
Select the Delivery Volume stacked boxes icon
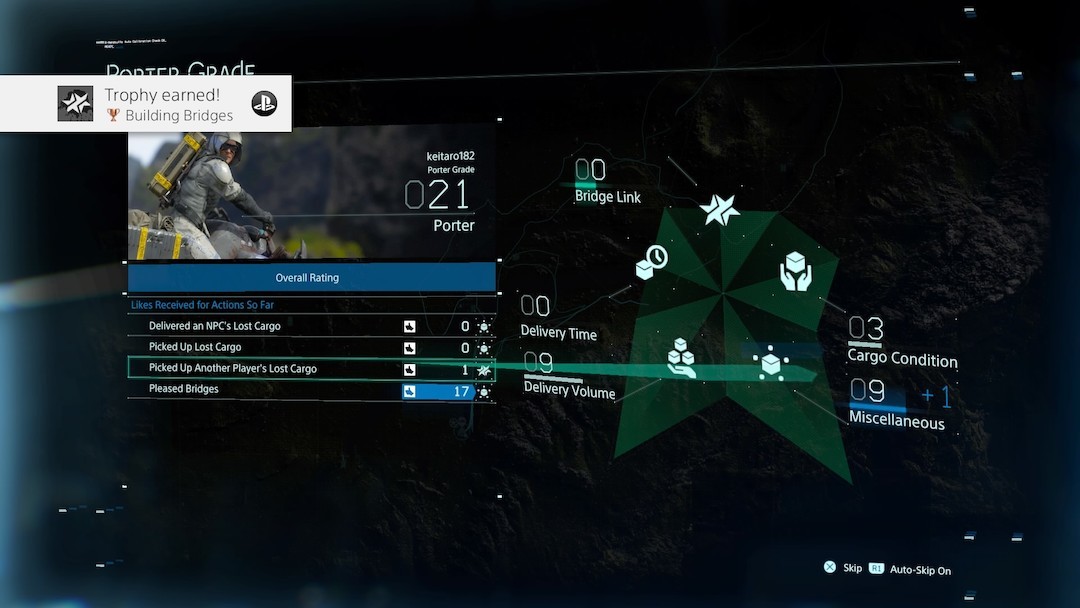(682, 358)
